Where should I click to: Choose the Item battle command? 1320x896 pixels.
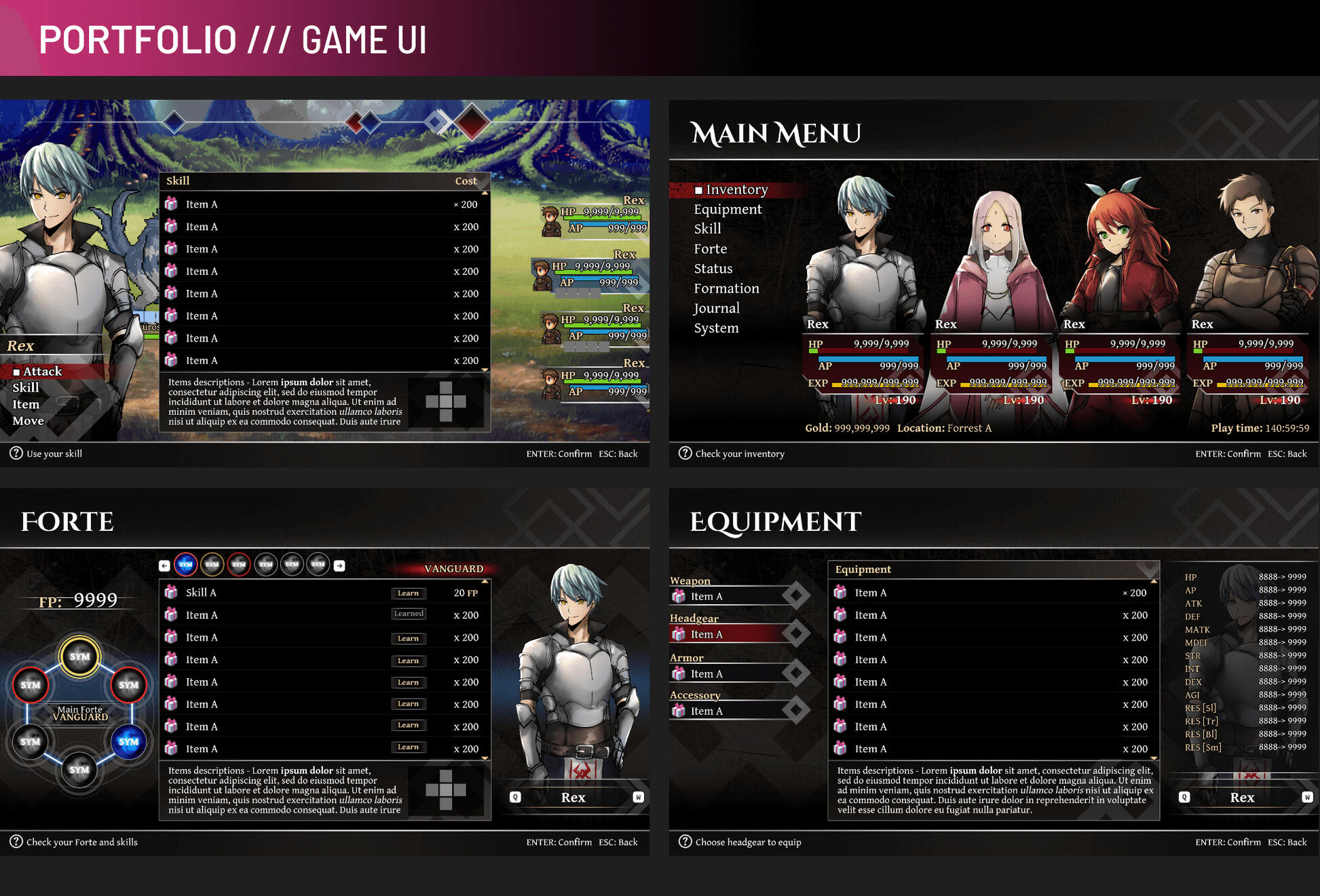pos(26,405)
